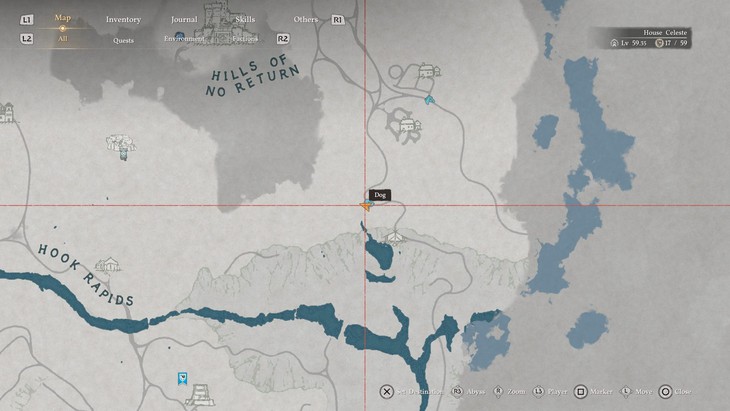This screenshot has height=411, width=730.
Task: Select the house icon near Hook Rapids
Action: 108,265
